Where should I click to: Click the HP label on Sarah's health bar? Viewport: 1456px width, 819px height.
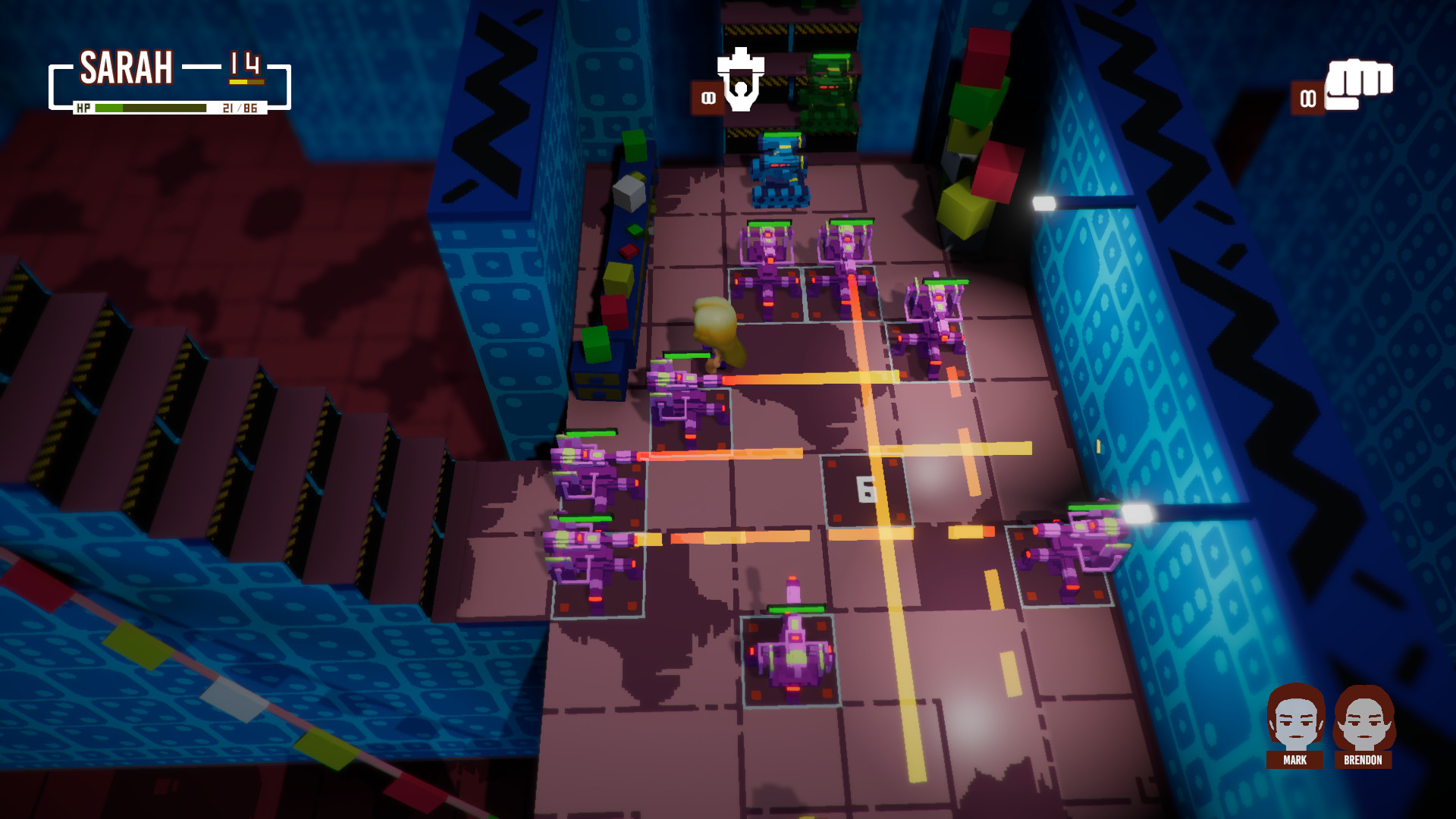(85, 107)
